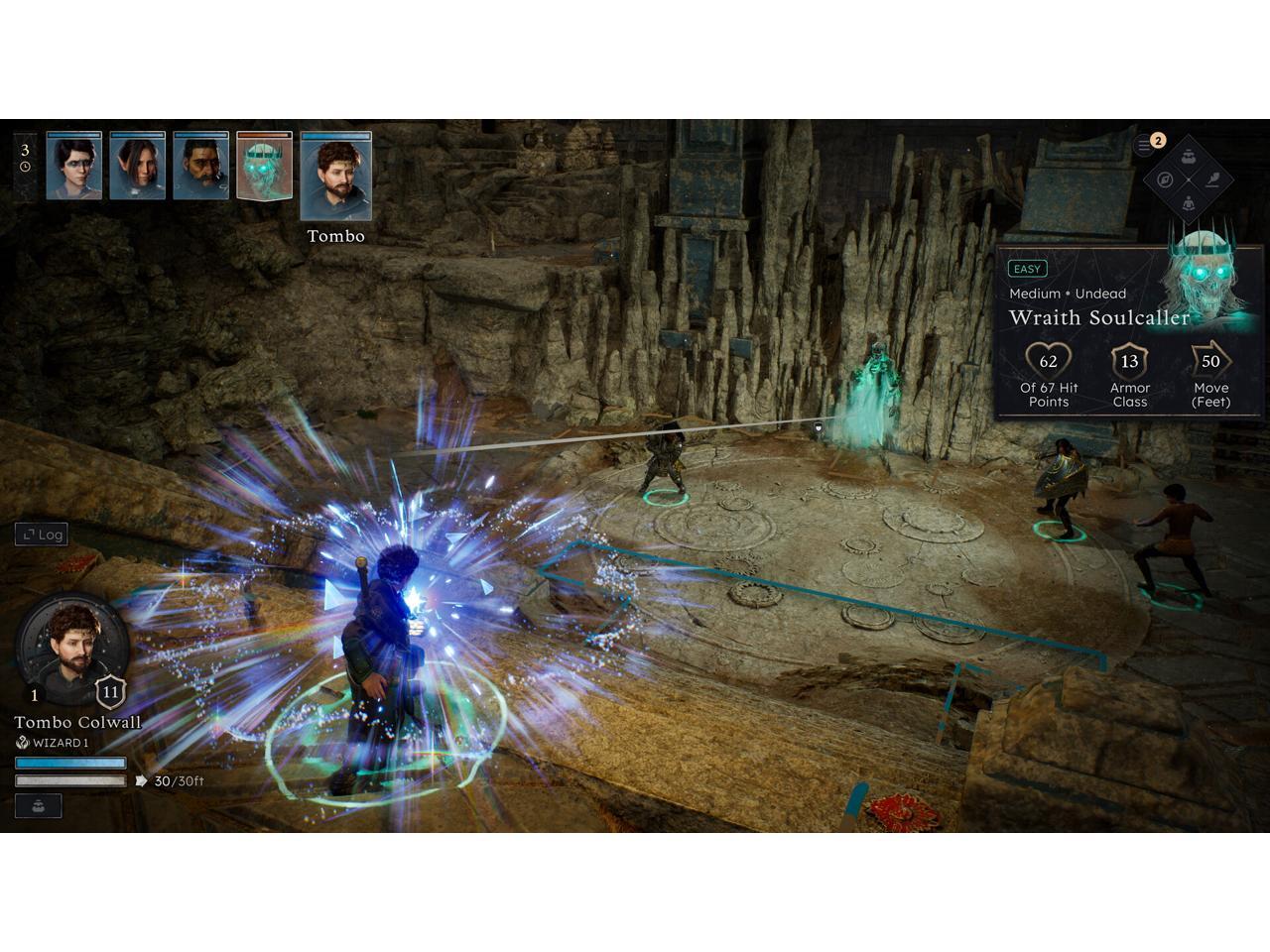
Task: Select the mustached man's initiative portrait
Action: [200, 167]
